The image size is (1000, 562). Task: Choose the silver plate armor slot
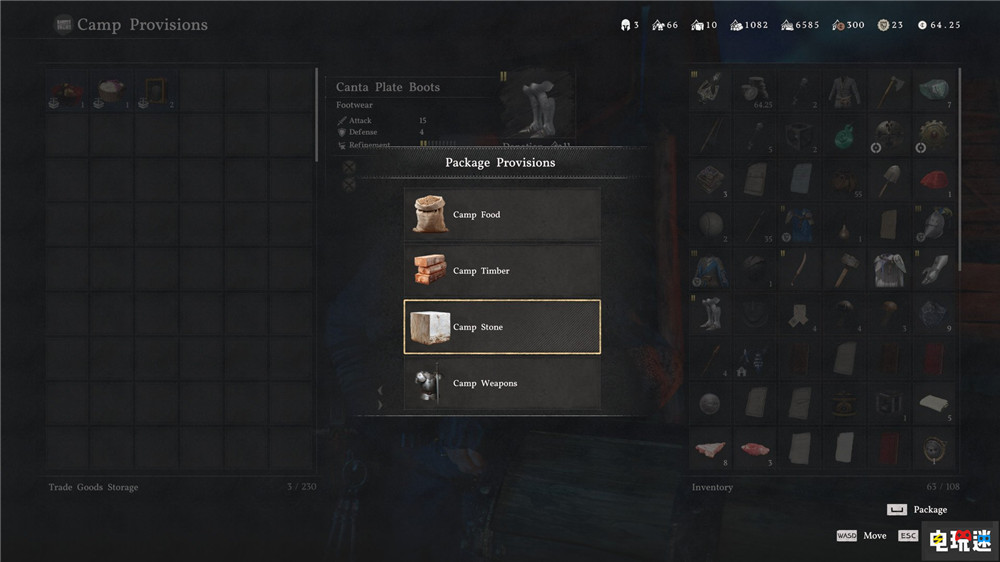click(x=888, y=268)
